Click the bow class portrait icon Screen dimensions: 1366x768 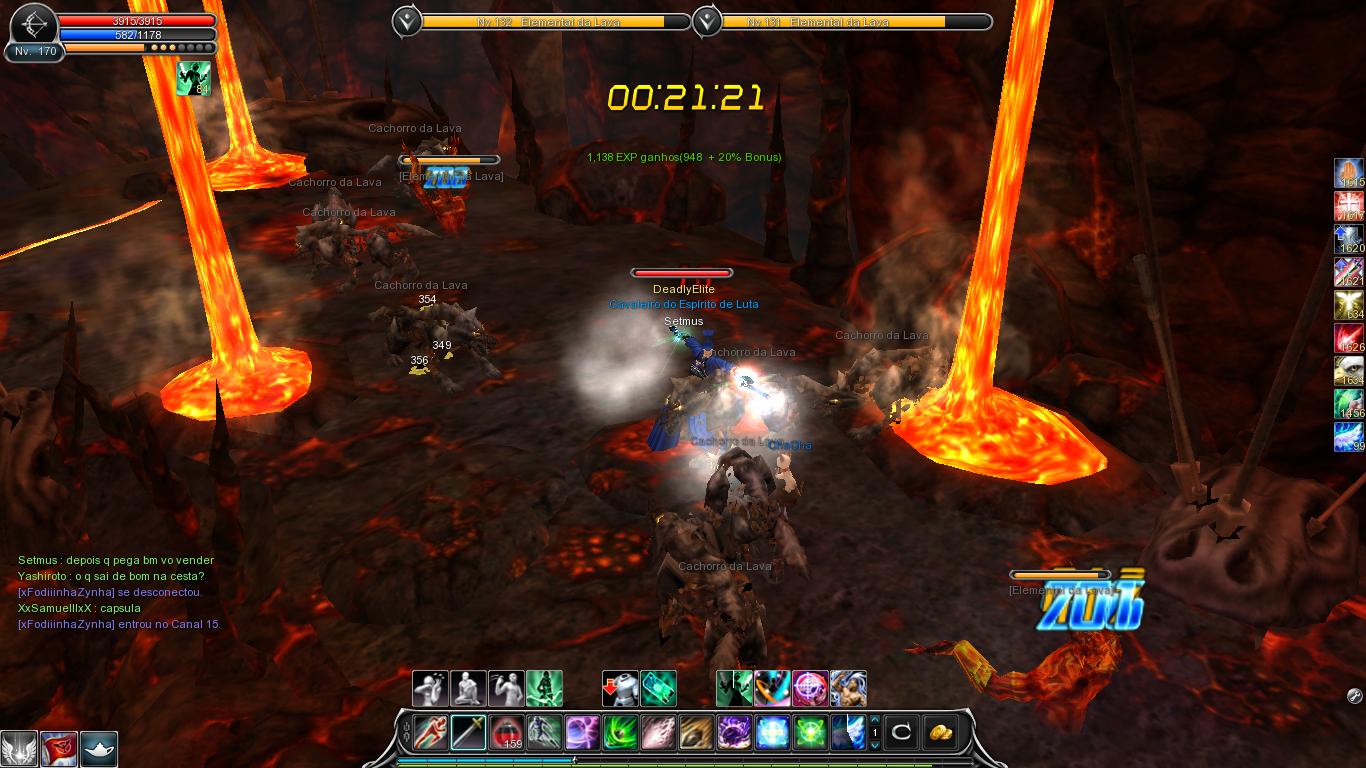click(x=34, y=24)
